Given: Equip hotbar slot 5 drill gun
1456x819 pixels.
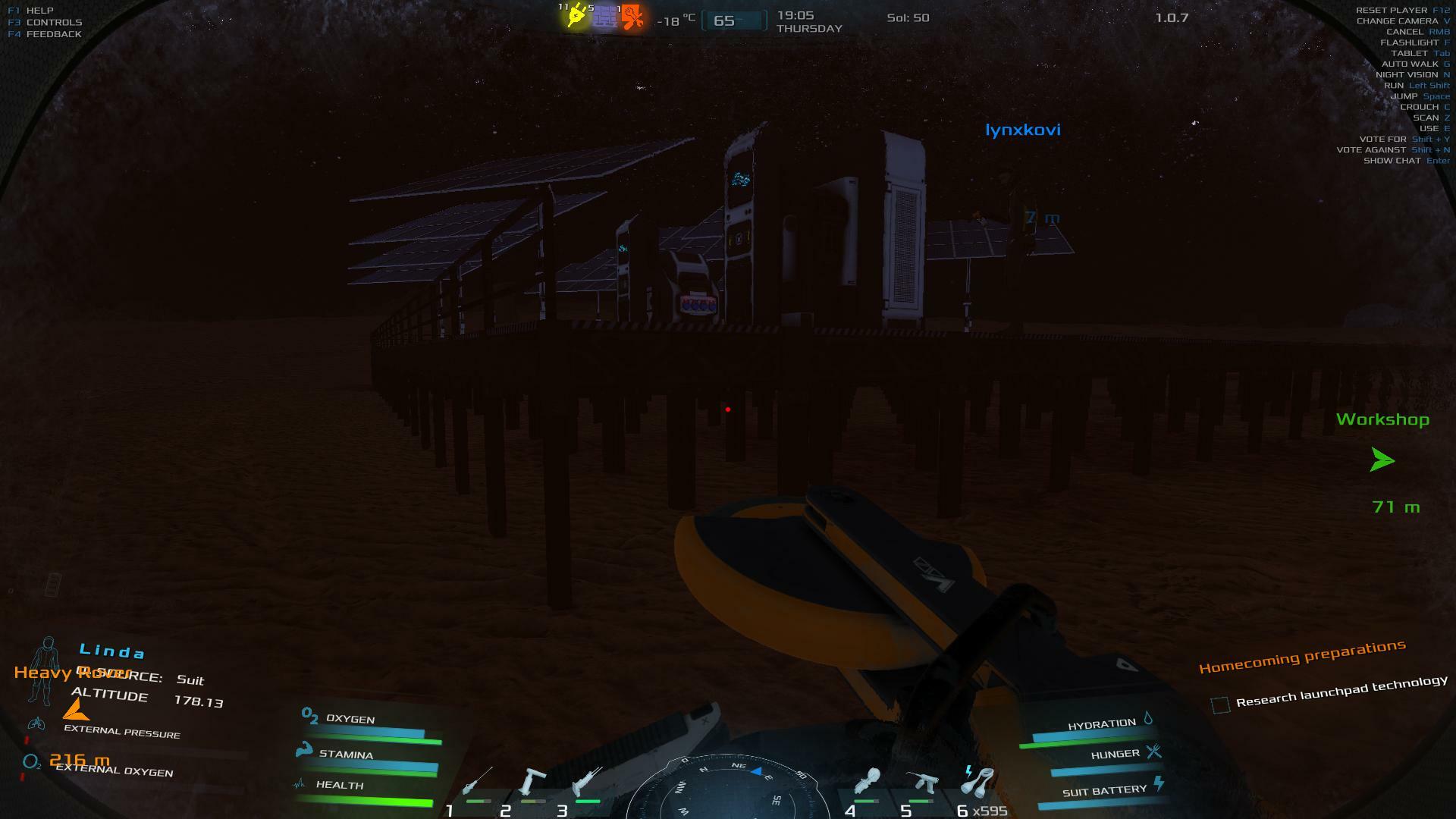Looking at the screenshot, I should click(x=922, y=784).
